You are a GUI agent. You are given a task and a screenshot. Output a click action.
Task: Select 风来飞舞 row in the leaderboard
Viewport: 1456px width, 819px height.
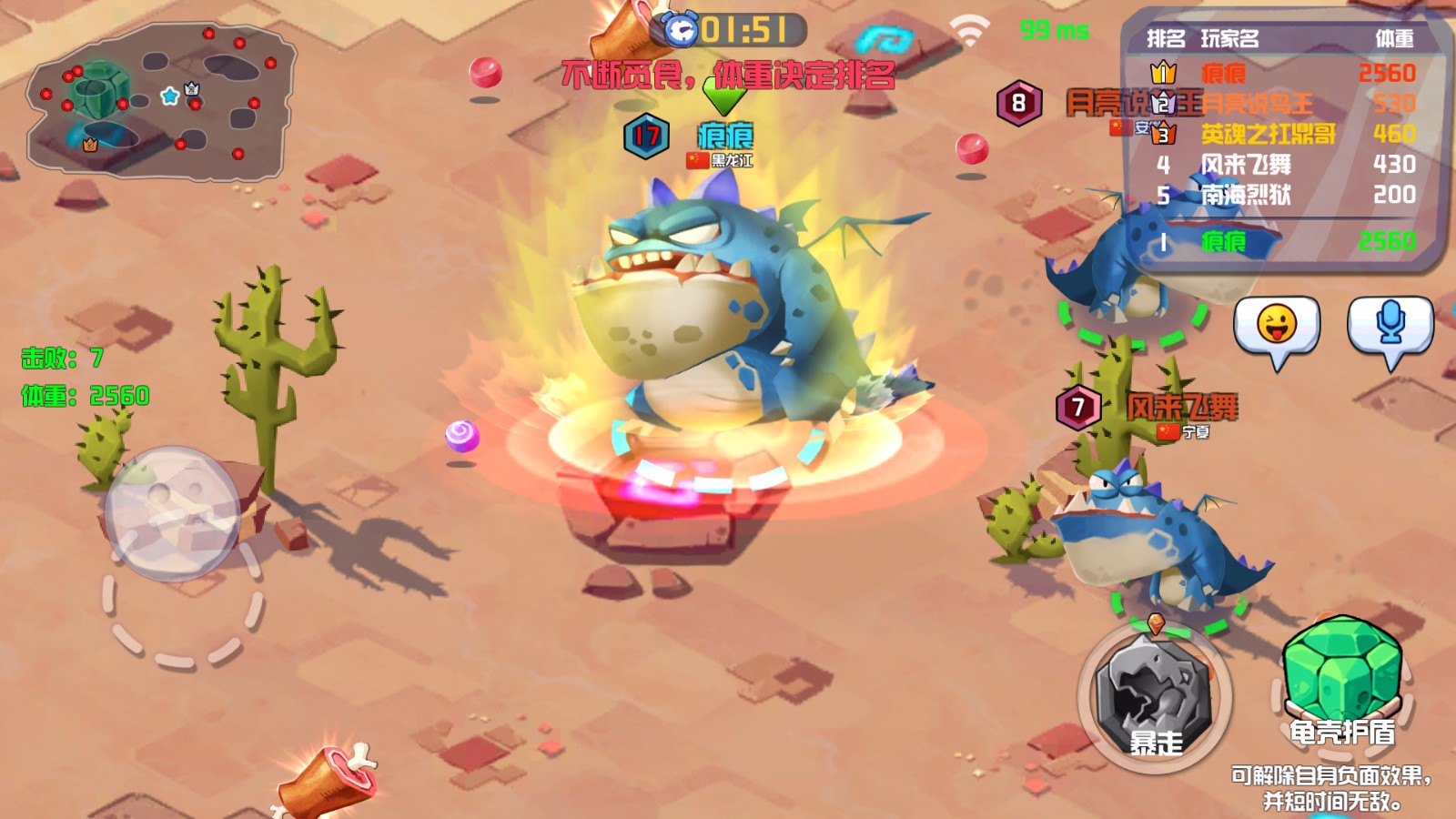(x=1283, y=165)
